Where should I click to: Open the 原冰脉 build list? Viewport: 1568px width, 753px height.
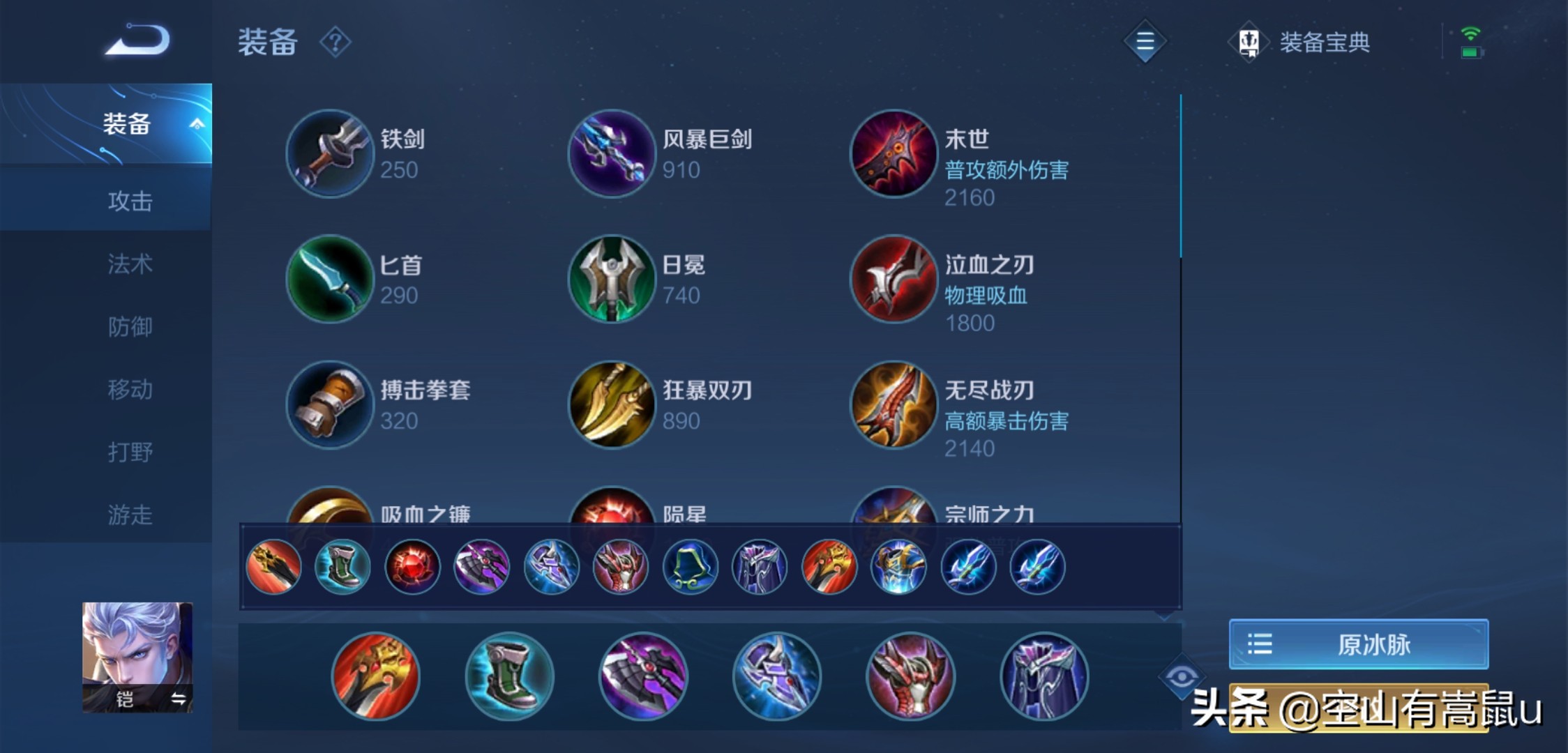coord(1357,644)
